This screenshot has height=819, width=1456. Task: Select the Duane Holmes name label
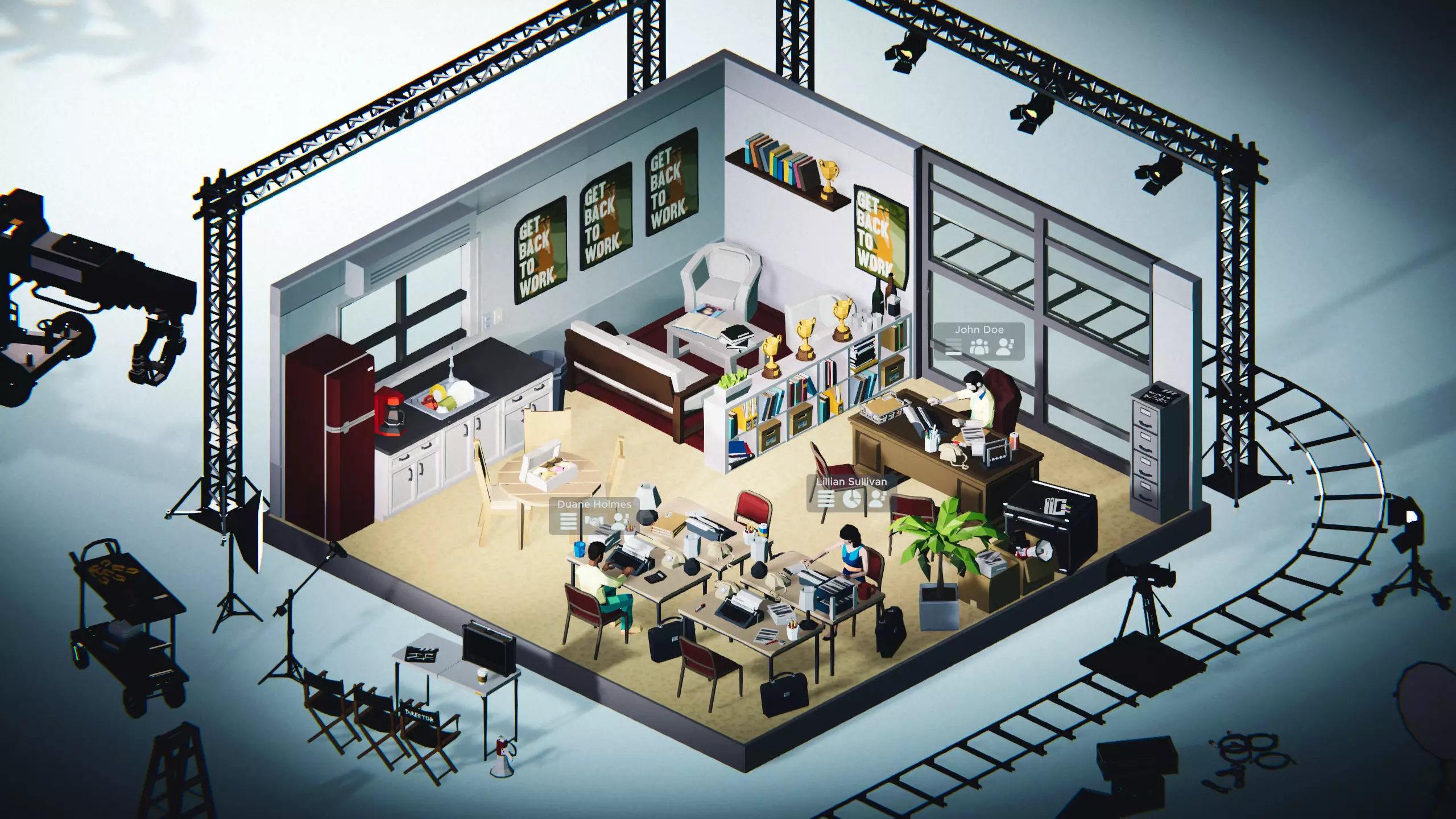click(592, 504)
